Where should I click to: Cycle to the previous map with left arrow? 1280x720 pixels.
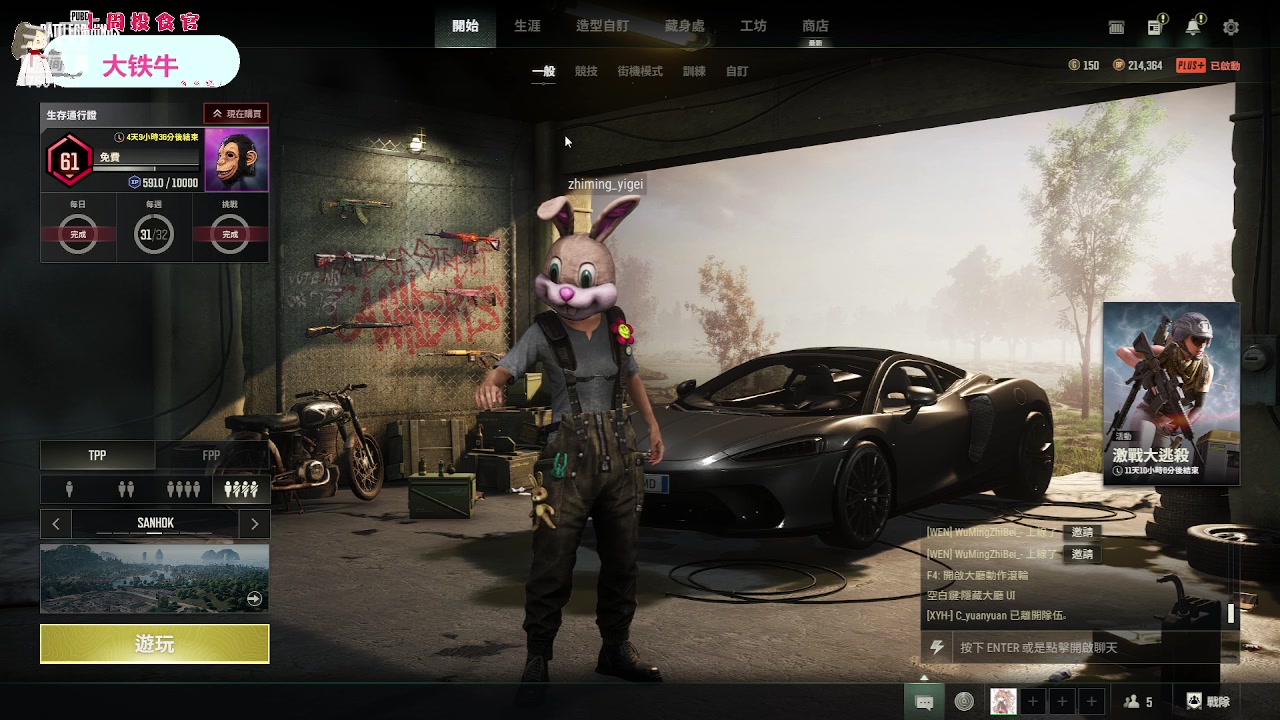point(56,523)
